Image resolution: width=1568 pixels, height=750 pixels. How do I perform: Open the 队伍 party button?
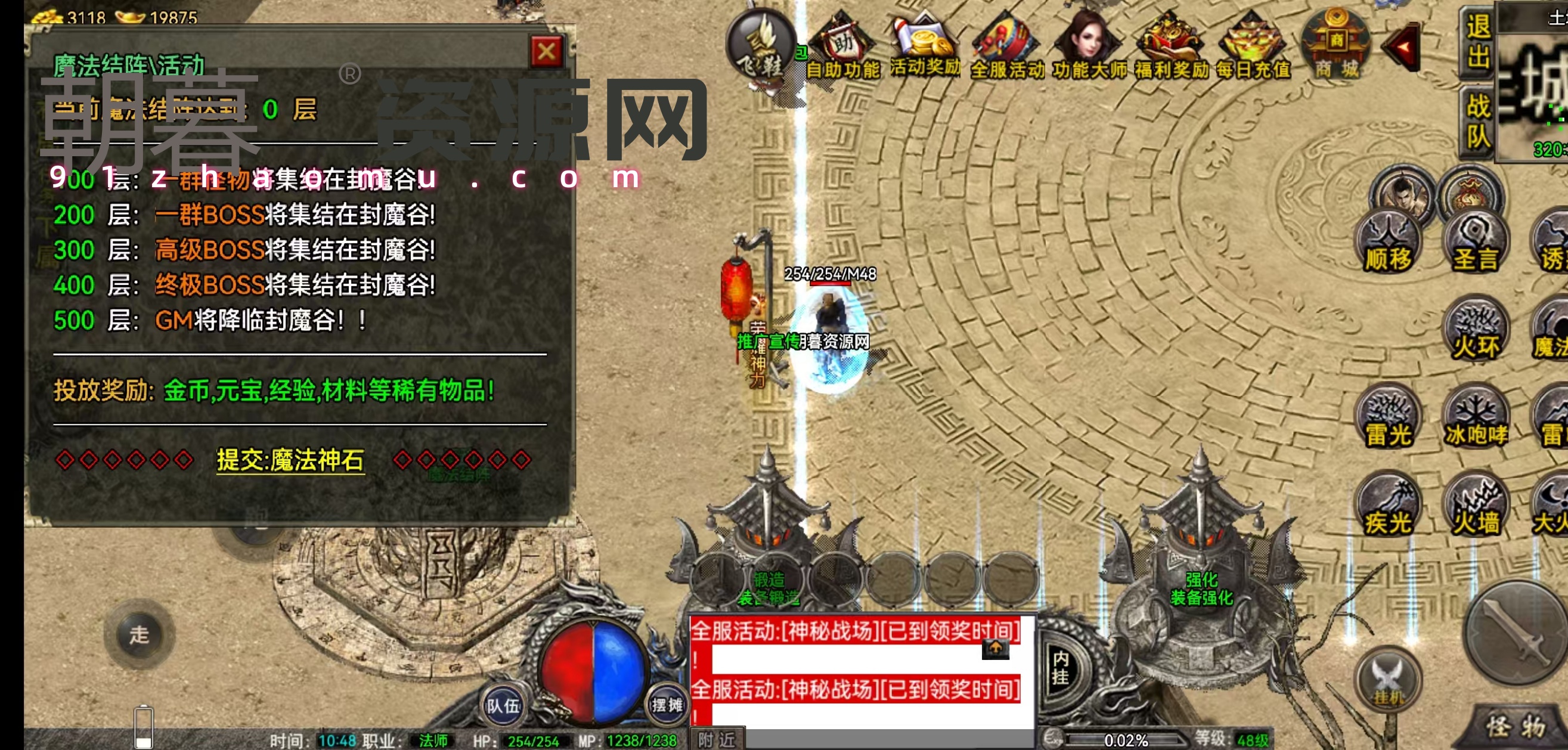pyautogui.click(x=502, y=705)
